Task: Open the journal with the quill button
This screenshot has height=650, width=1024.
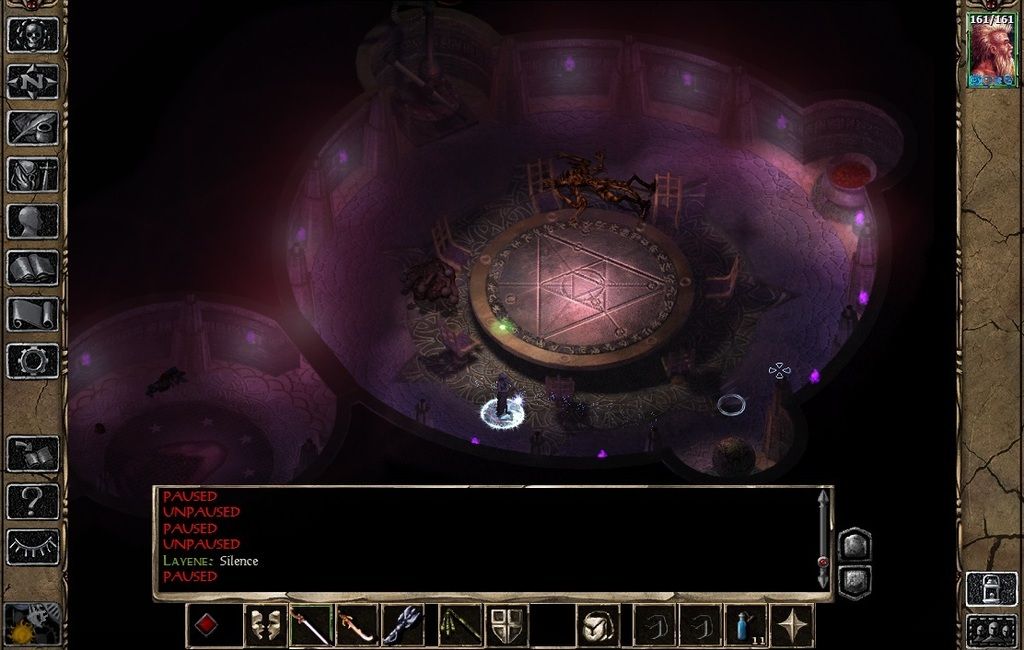Action: (x=33, y=128)
